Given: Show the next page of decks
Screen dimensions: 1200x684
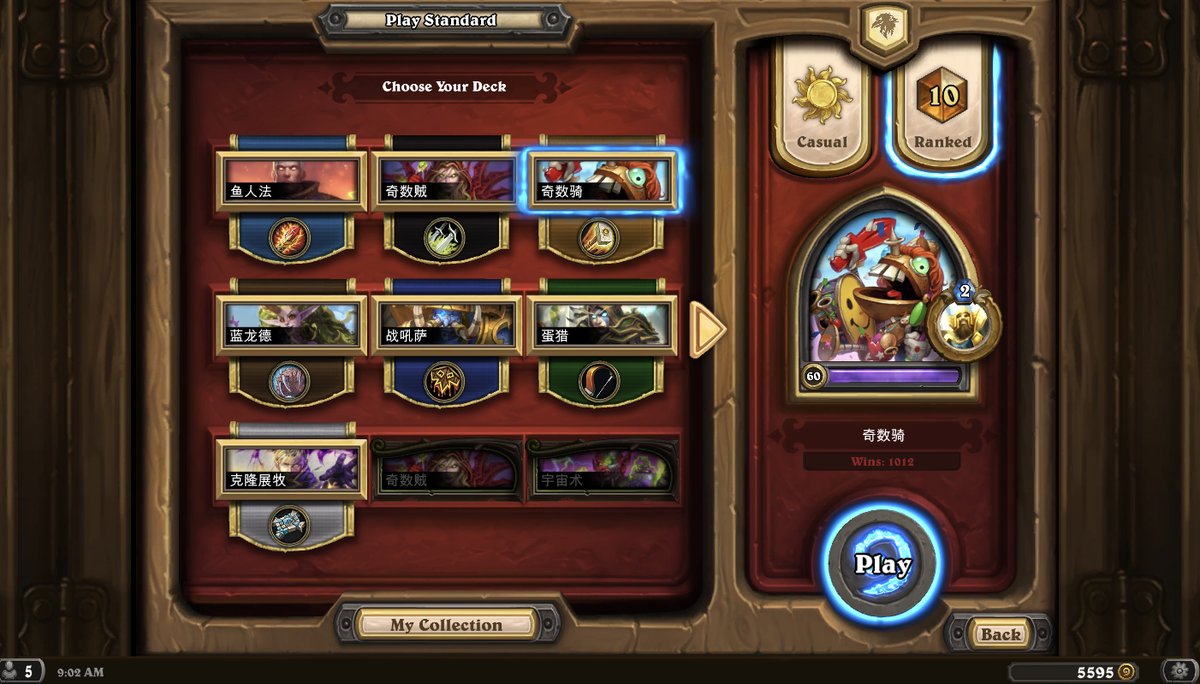Looking at the screenshot, I should [x=707, y=328].
